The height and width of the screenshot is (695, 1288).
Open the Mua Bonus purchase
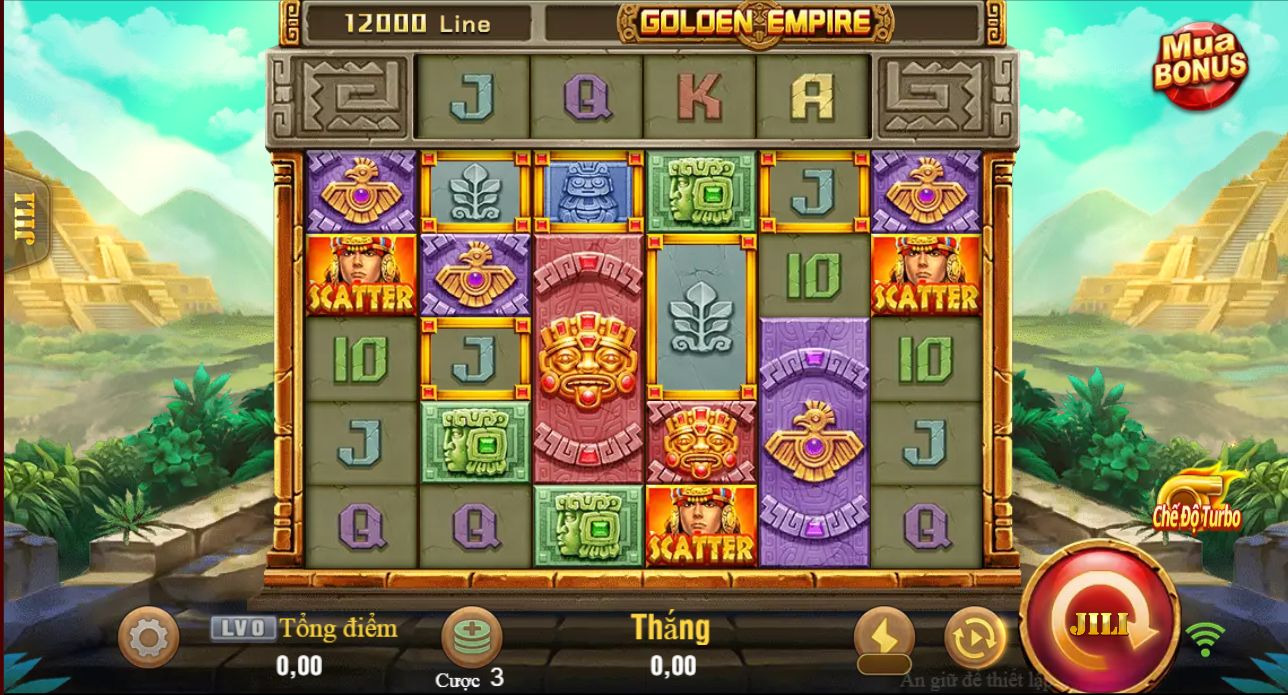(x=1200, y=66)
